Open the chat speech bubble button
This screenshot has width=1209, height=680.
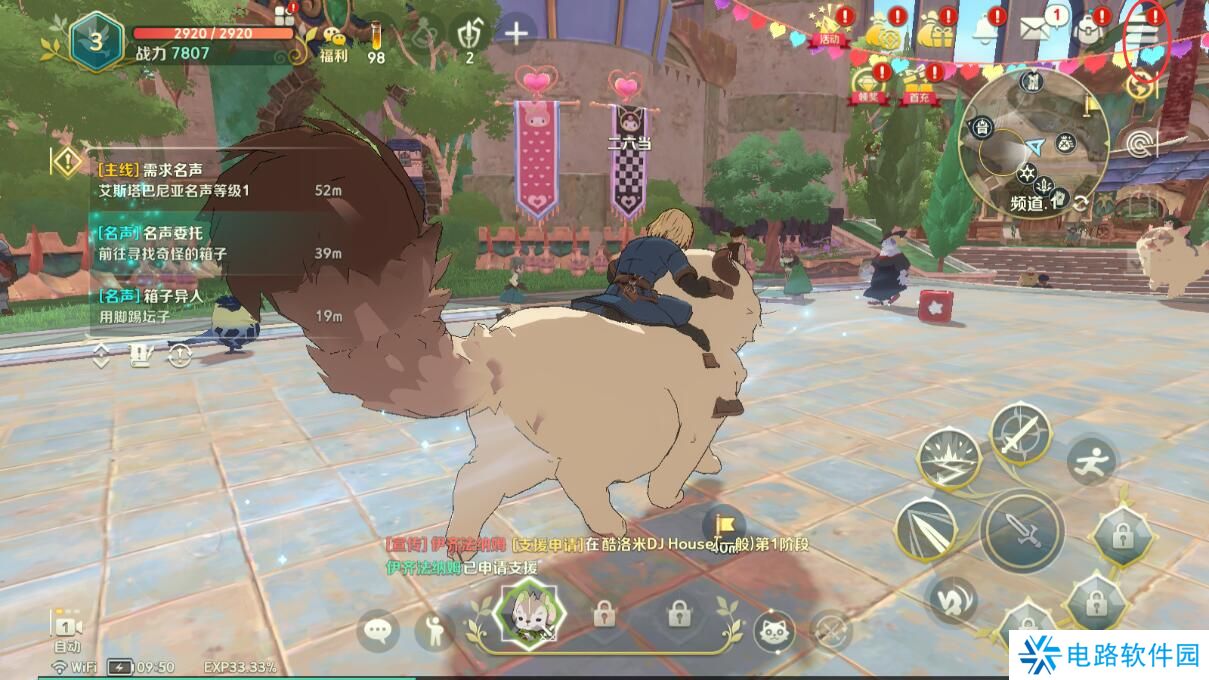378,630
